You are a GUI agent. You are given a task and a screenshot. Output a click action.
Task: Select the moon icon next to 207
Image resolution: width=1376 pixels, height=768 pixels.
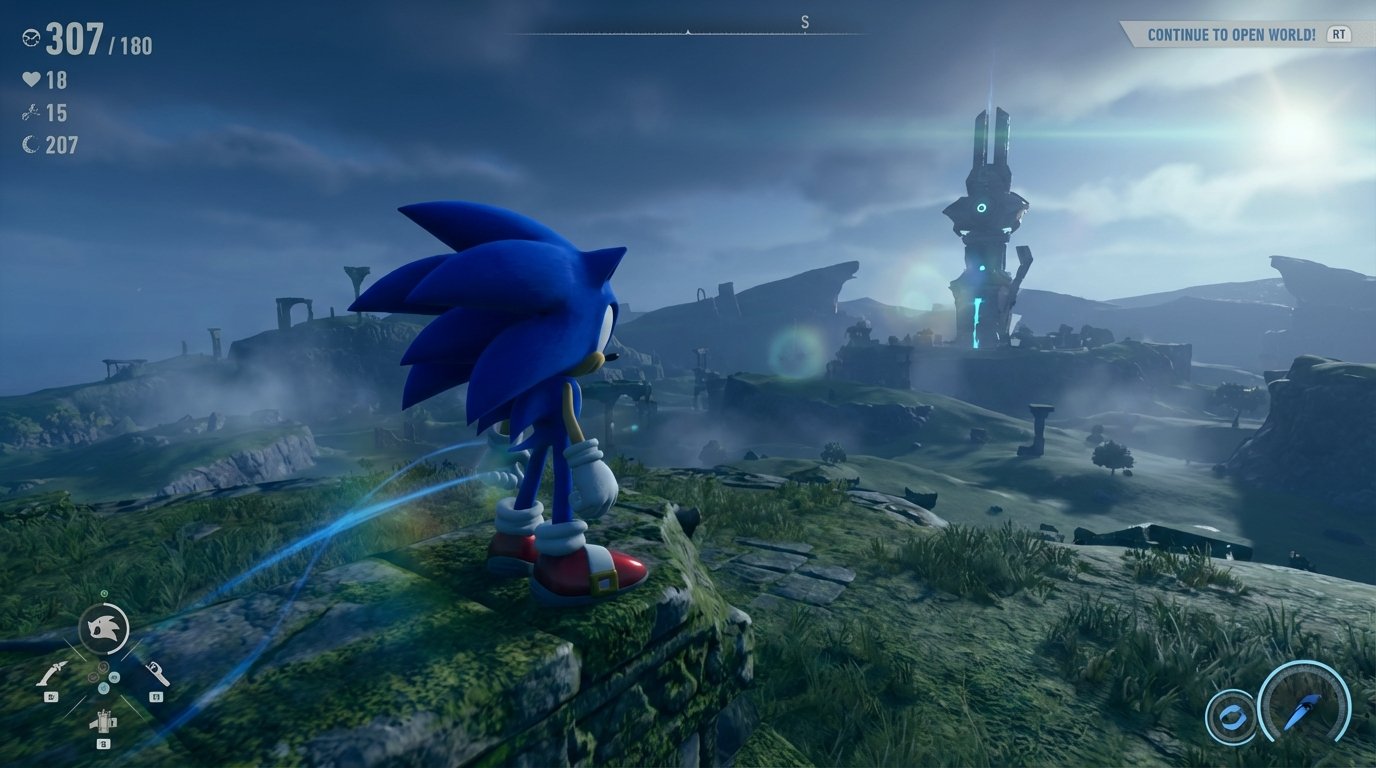pyautogui.click(x=30, y=142)
